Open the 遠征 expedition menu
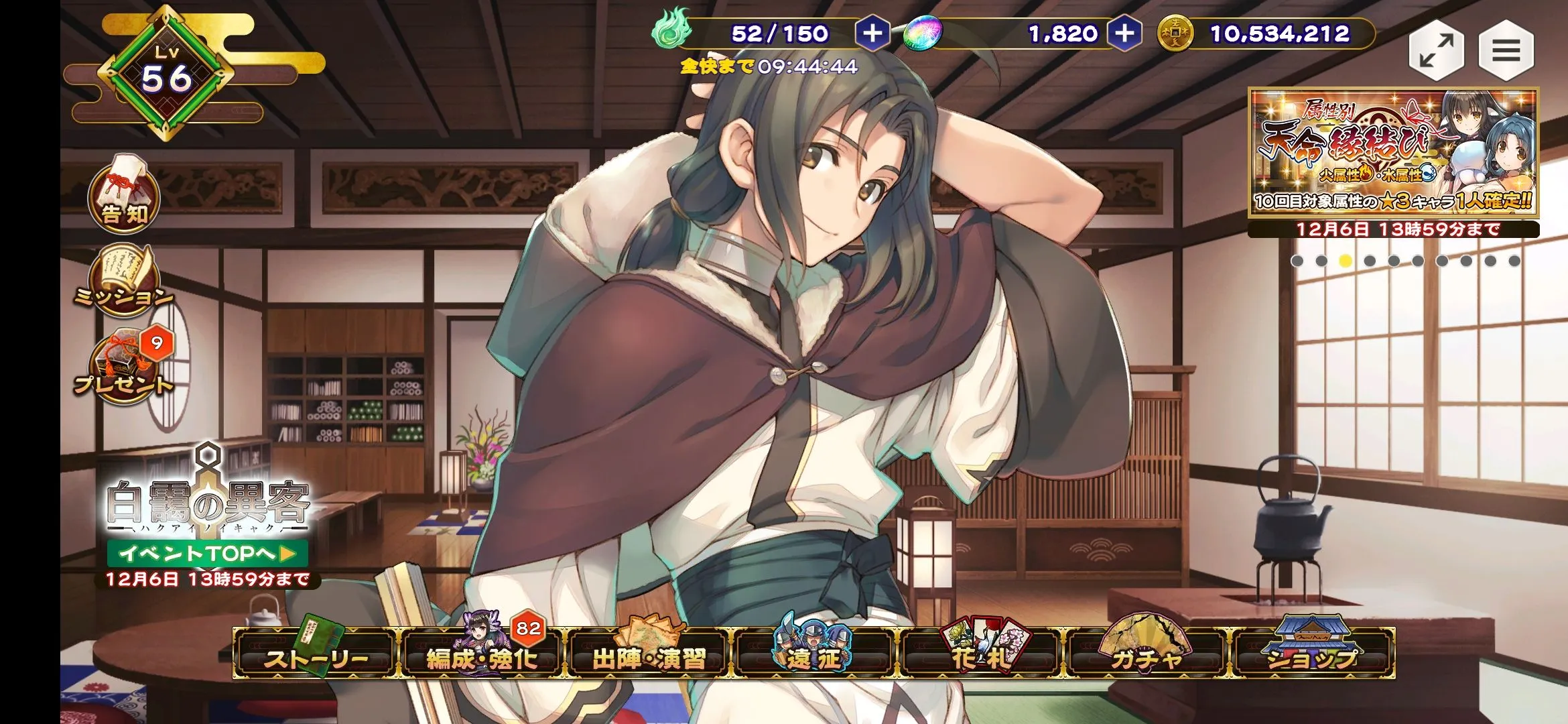 814,655
